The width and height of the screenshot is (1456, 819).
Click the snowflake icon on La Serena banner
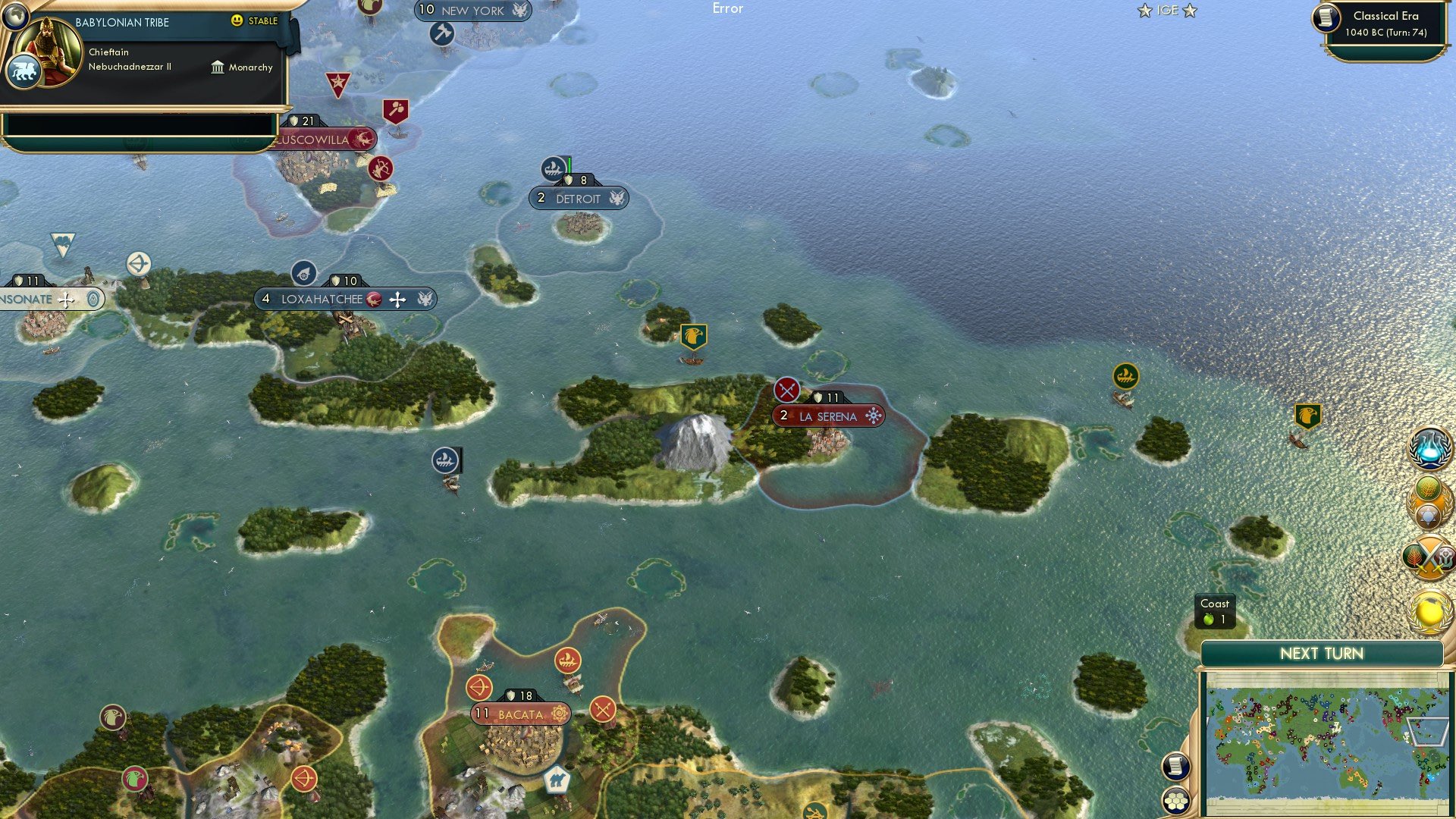[x=874, y=416]
